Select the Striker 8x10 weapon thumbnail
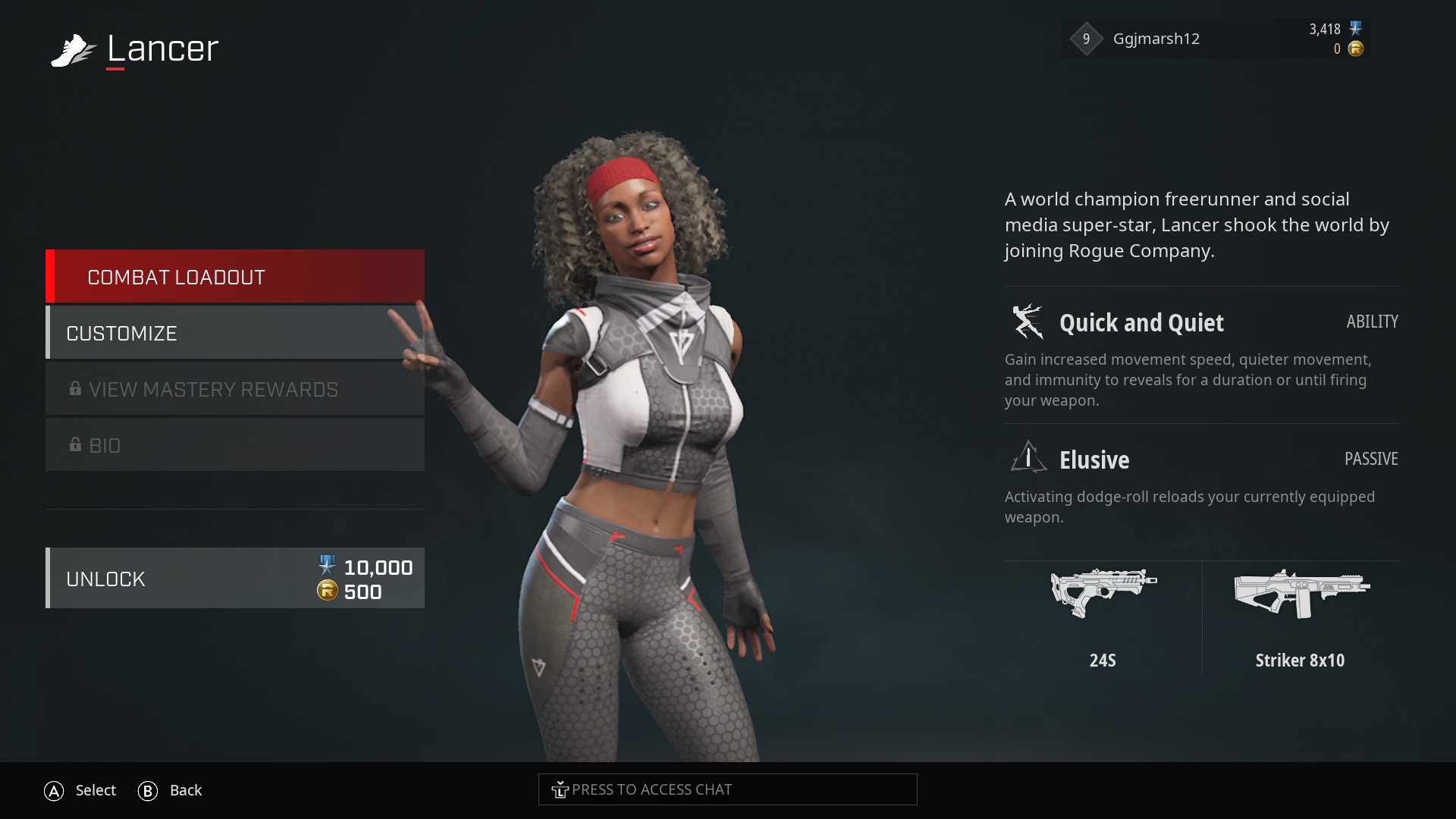This screenshot has height=819, width=1456. tap(1301, 594)
